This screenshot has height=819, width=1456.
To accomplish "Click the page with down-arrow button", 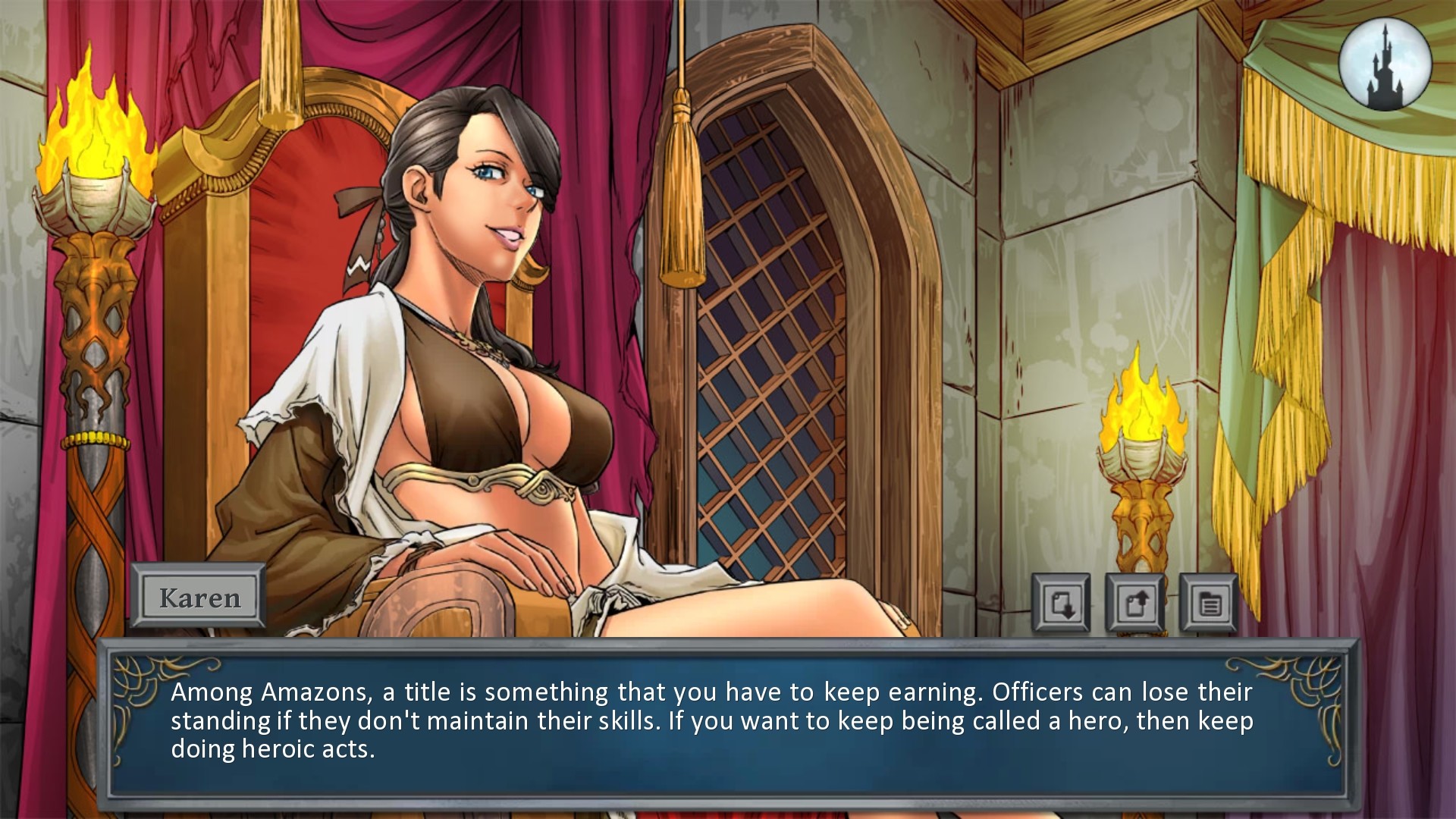I will point(1061,604).
